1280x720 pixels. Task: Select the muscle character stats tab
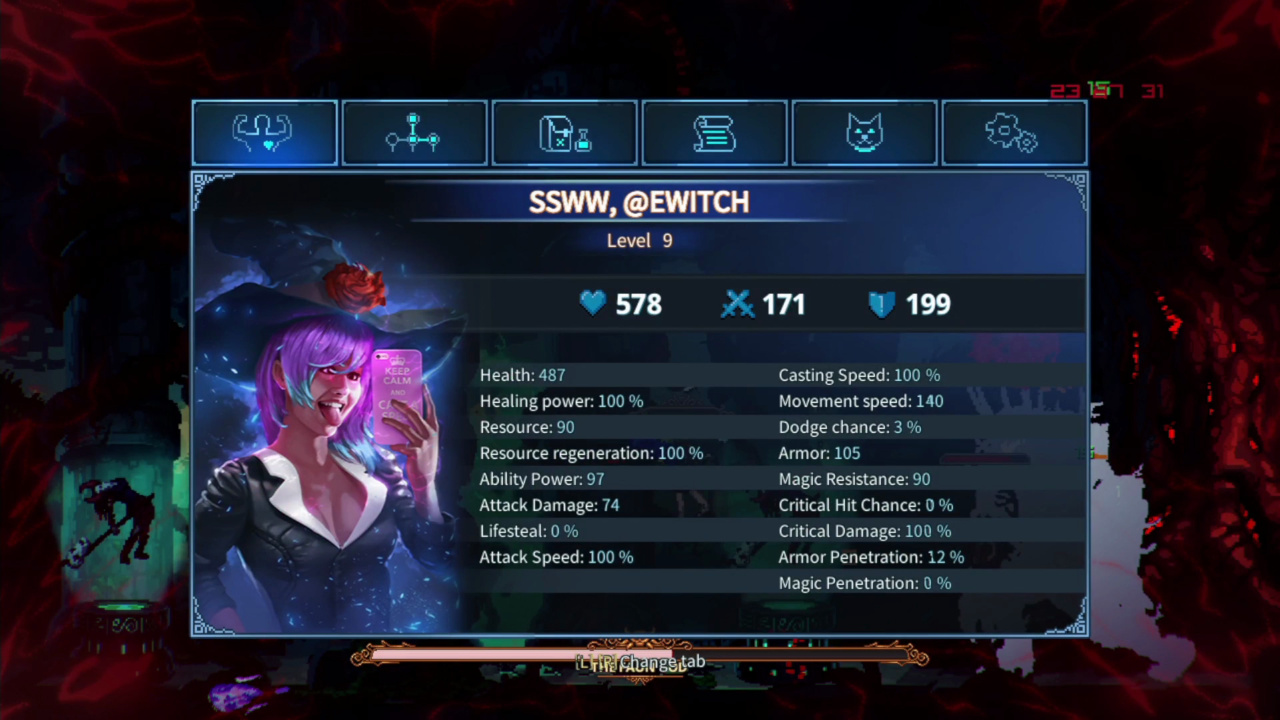264,133
